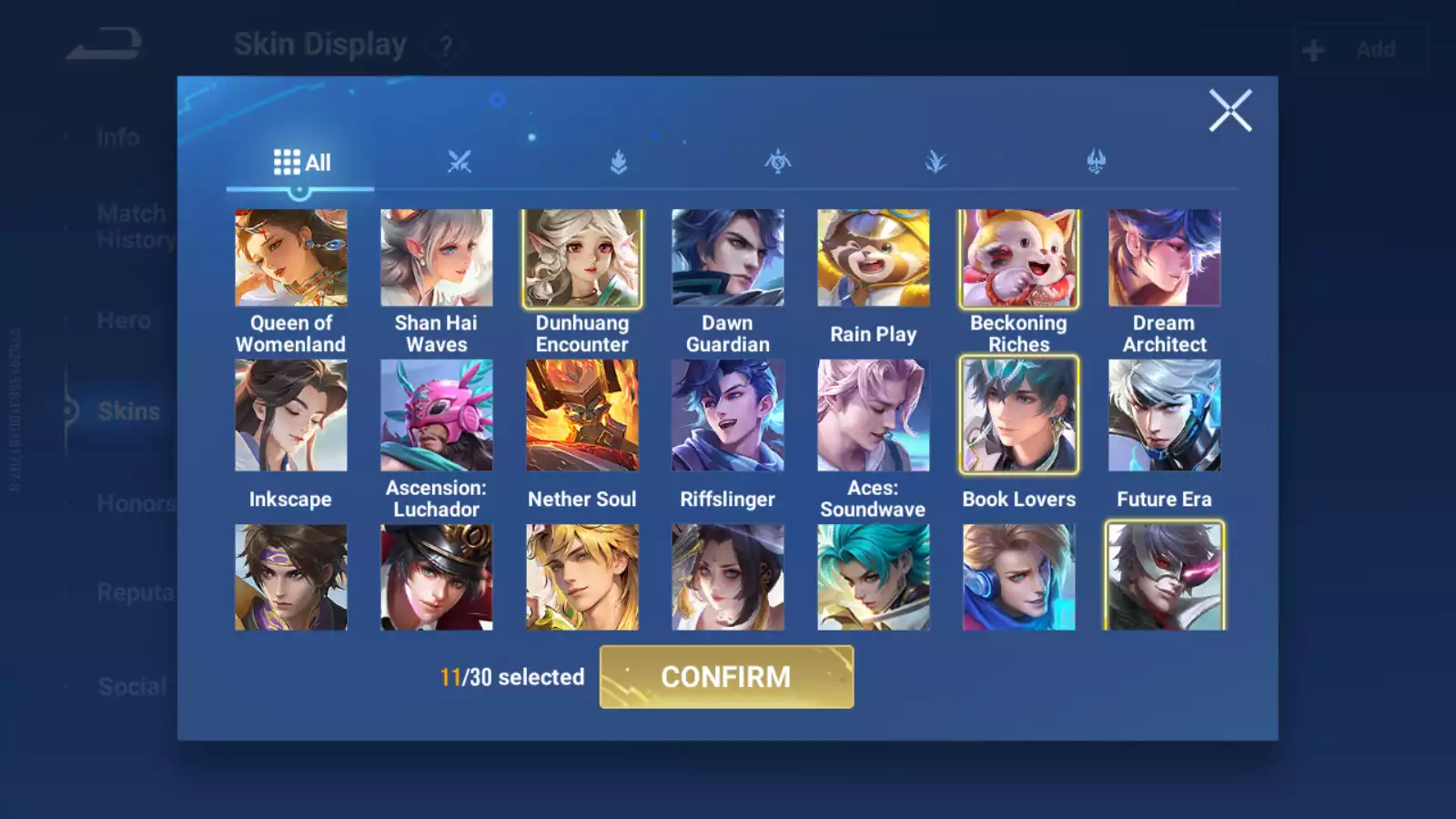The height and width of the screenshot is (819, 1456).
Task: Pick the Ascension: Luchador skin
Action: [437, 416]
